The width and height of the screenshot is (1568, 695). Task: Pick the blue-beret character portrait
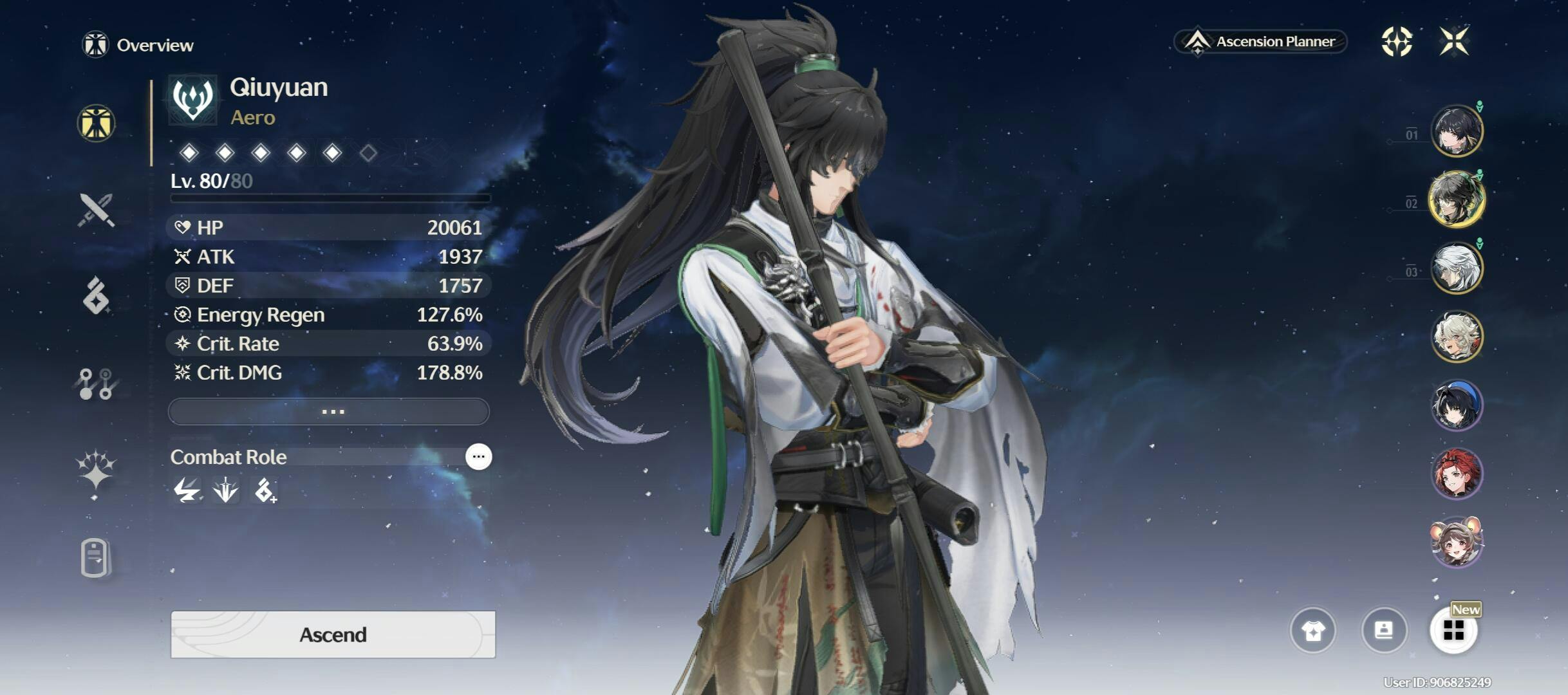(1457, 405)
